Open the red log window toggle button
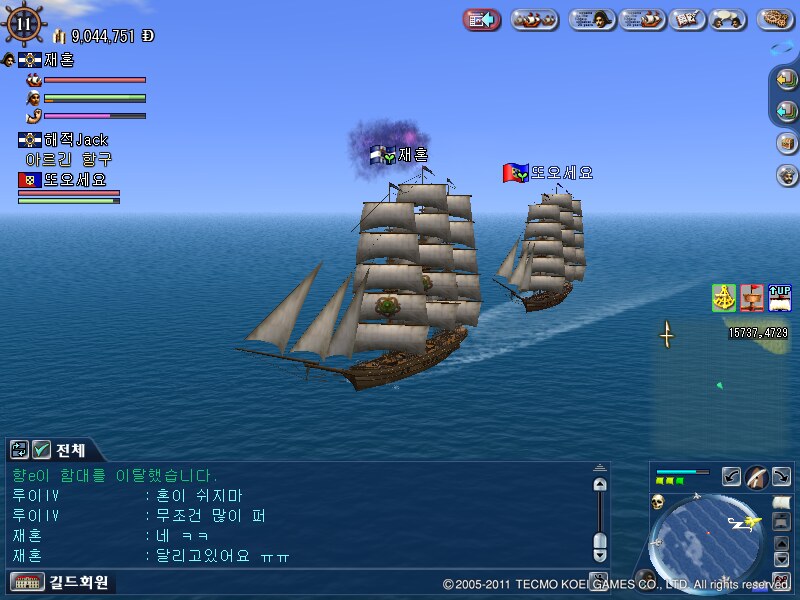Viewport: 800px width, 600px height. 482,19
